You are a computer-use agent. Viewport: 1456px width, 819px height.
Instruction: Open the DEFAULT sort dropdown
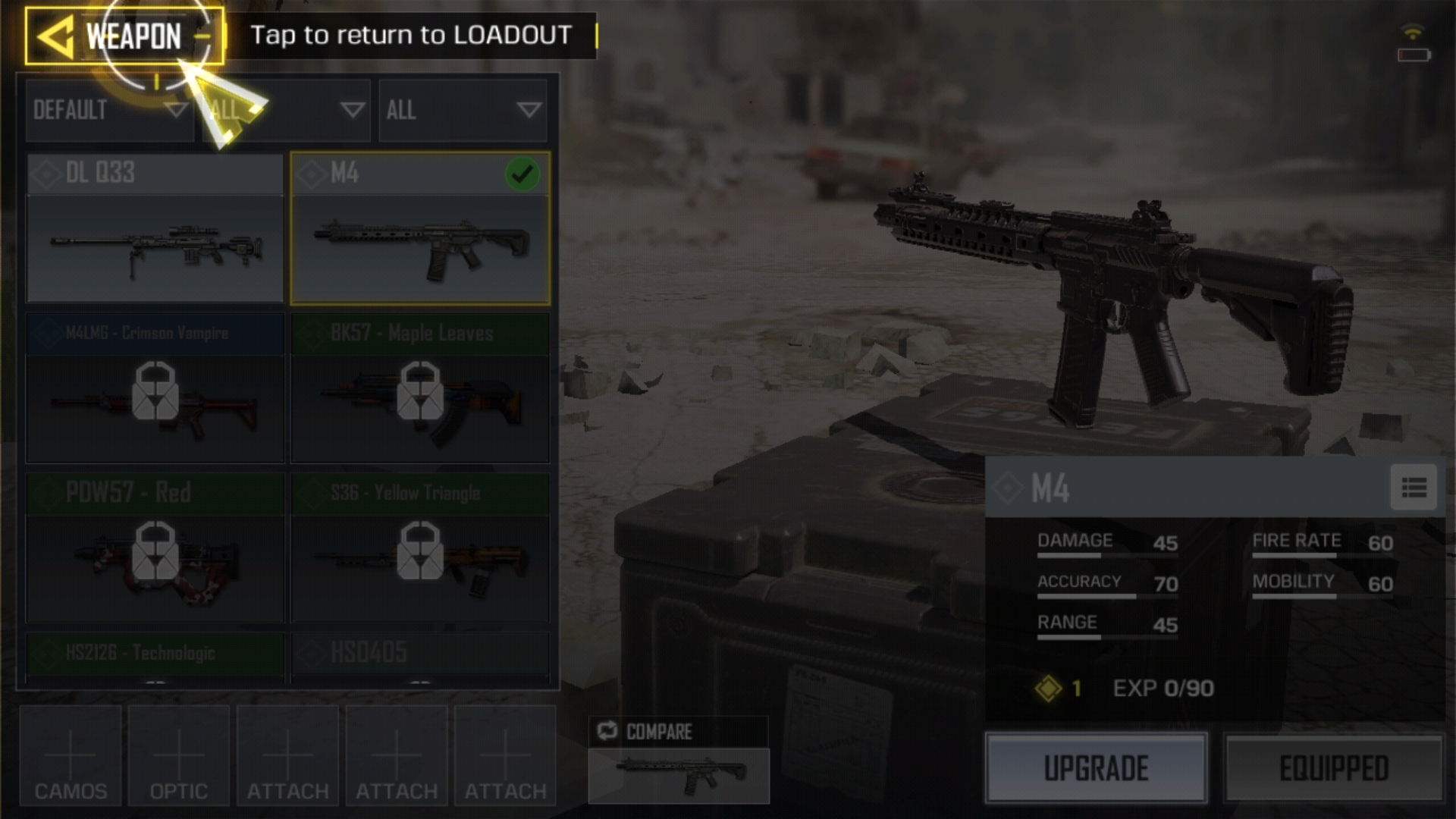(109, 111)
